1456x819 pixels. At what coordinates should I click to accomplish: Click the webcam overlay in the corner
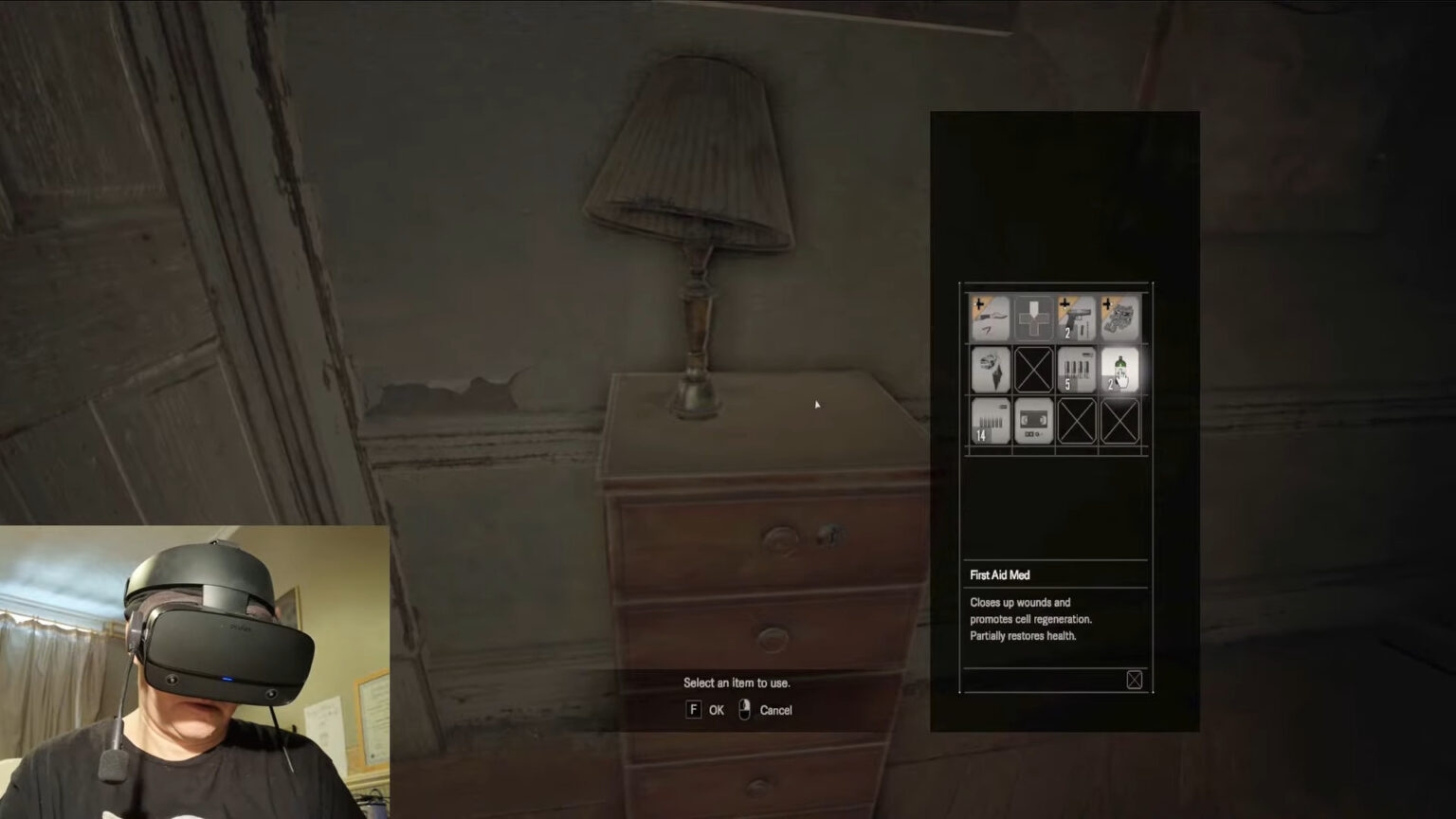[193, 668]
